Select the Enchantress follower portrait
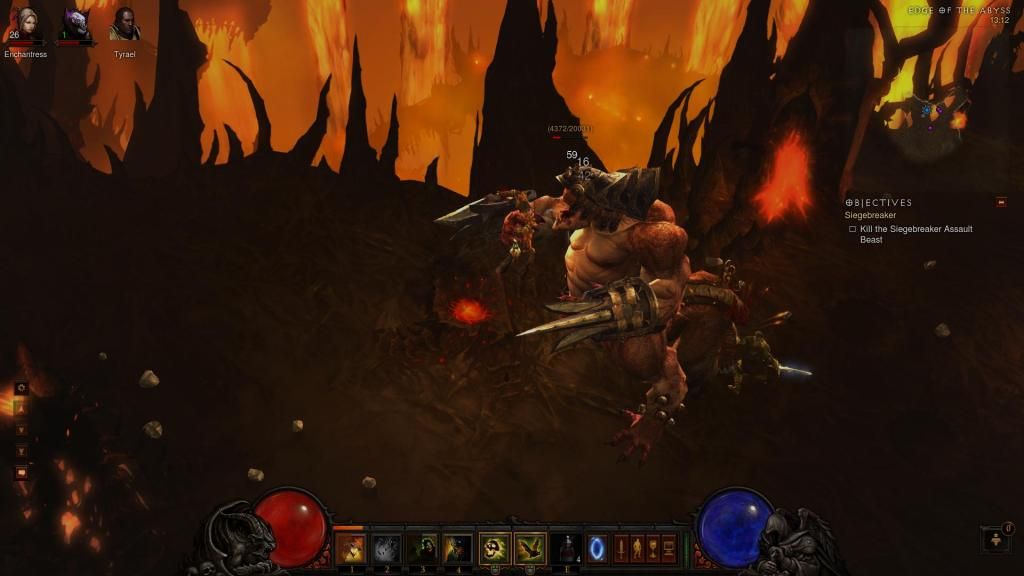This screenshot has height=576, width=1024. tap(24, 26)
